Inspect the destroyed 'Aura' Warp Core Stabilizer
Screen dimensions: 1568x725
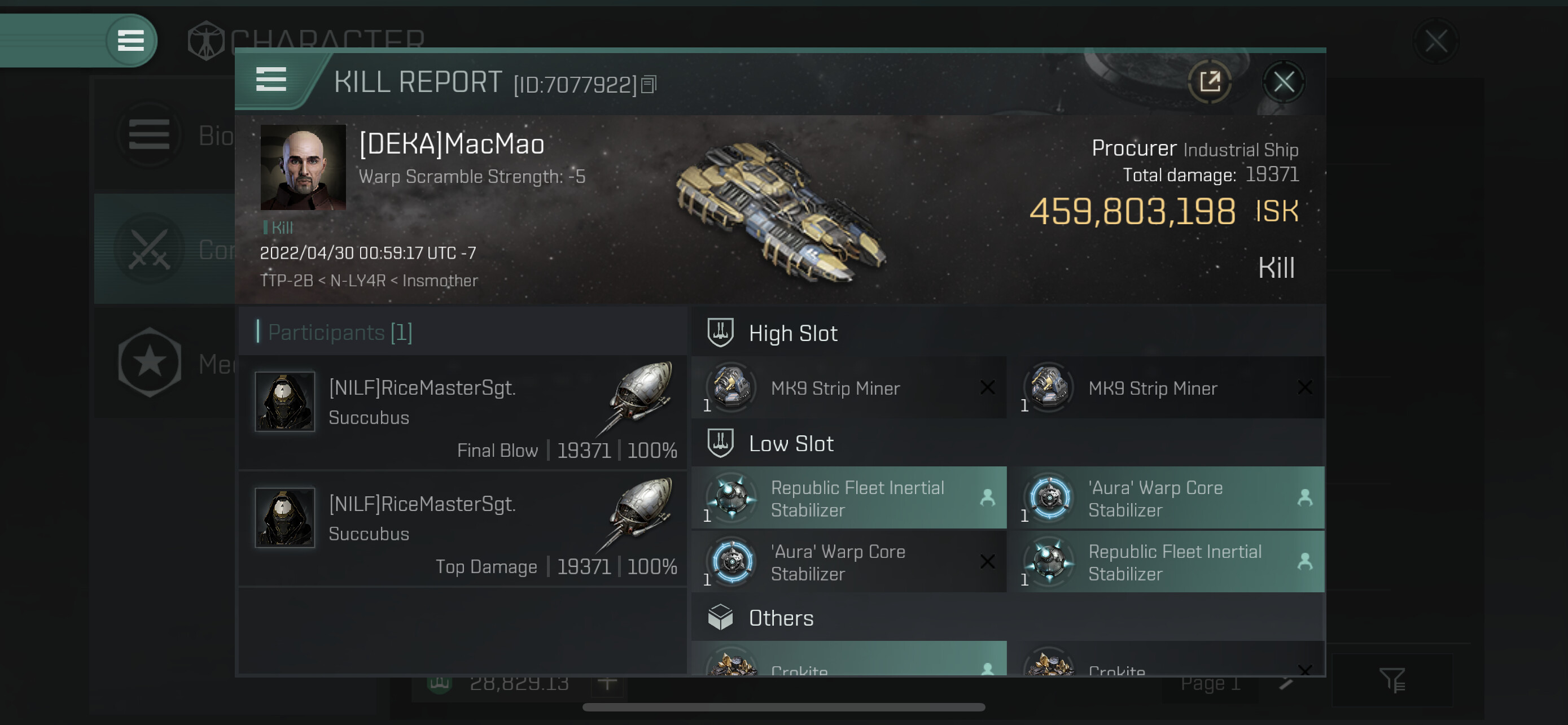848,562
